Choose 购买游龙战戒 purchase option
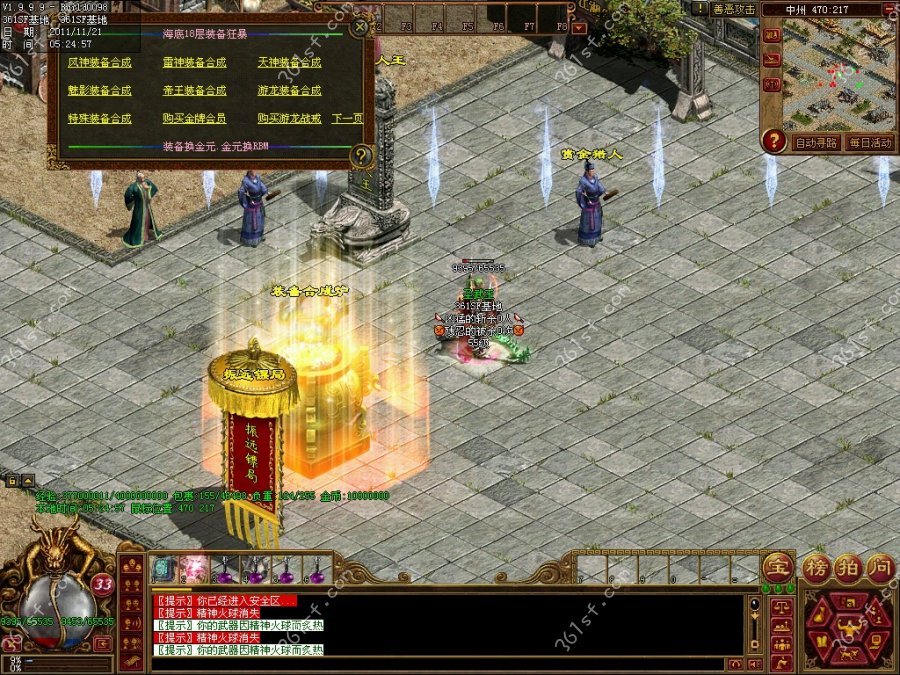 pyautogui.click(x=289, y=118)
